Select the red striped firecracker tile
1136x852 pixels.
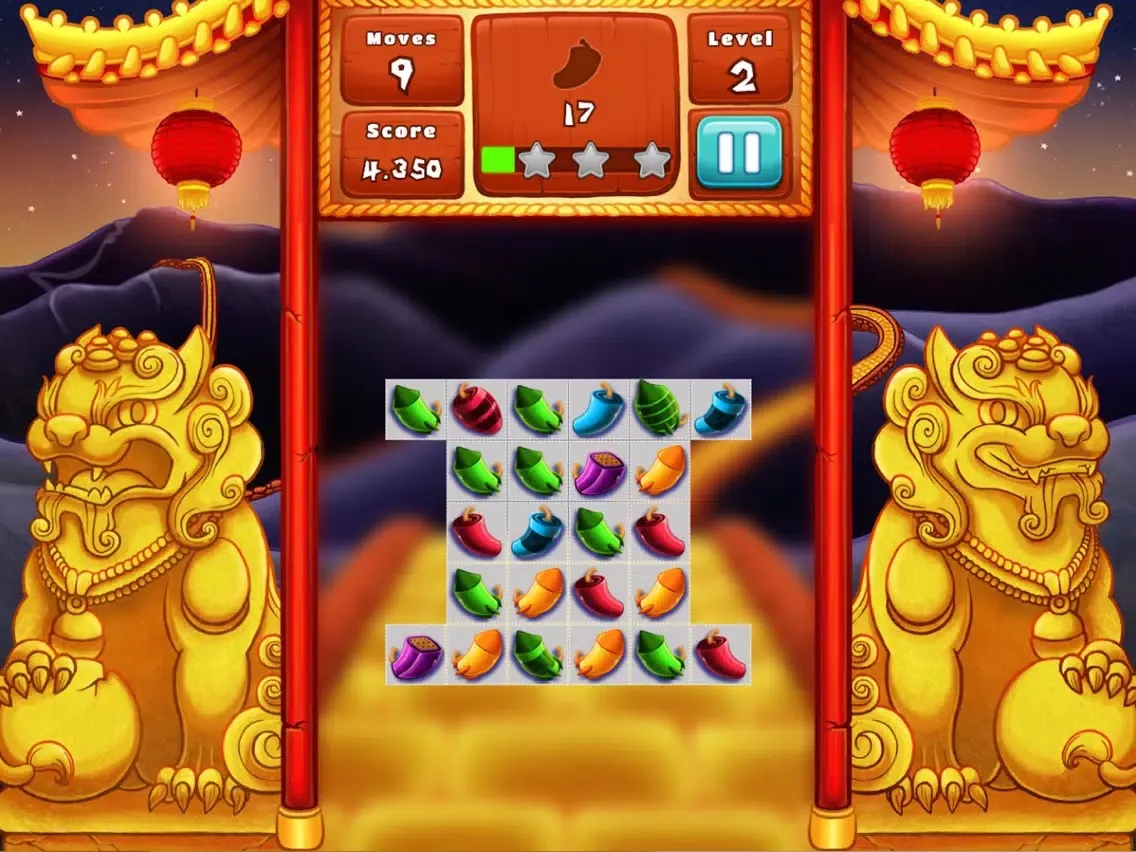click(x=477, y=409)
